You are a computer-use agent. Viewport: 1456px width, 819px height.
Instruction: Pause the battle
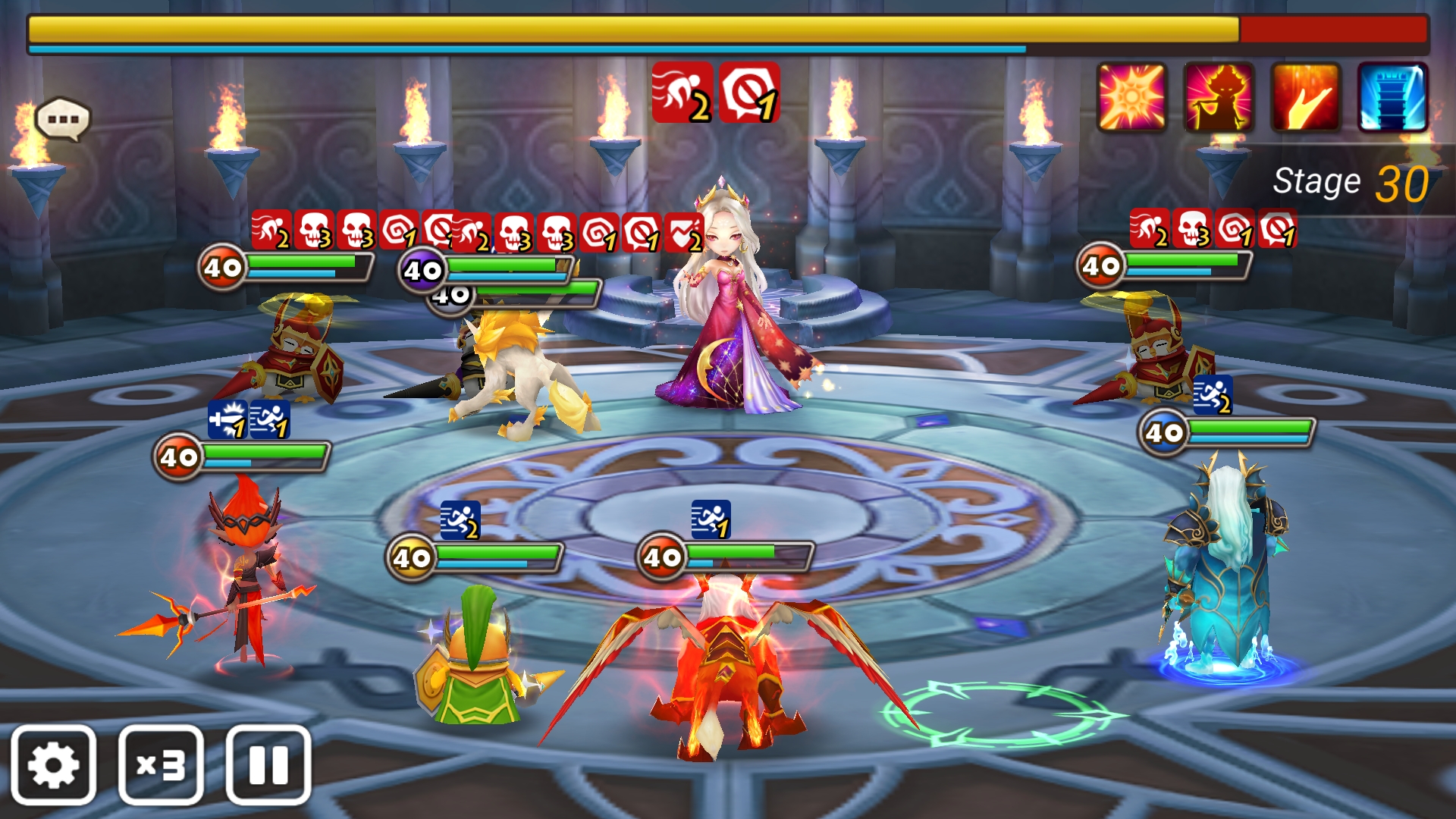[268, 764]
